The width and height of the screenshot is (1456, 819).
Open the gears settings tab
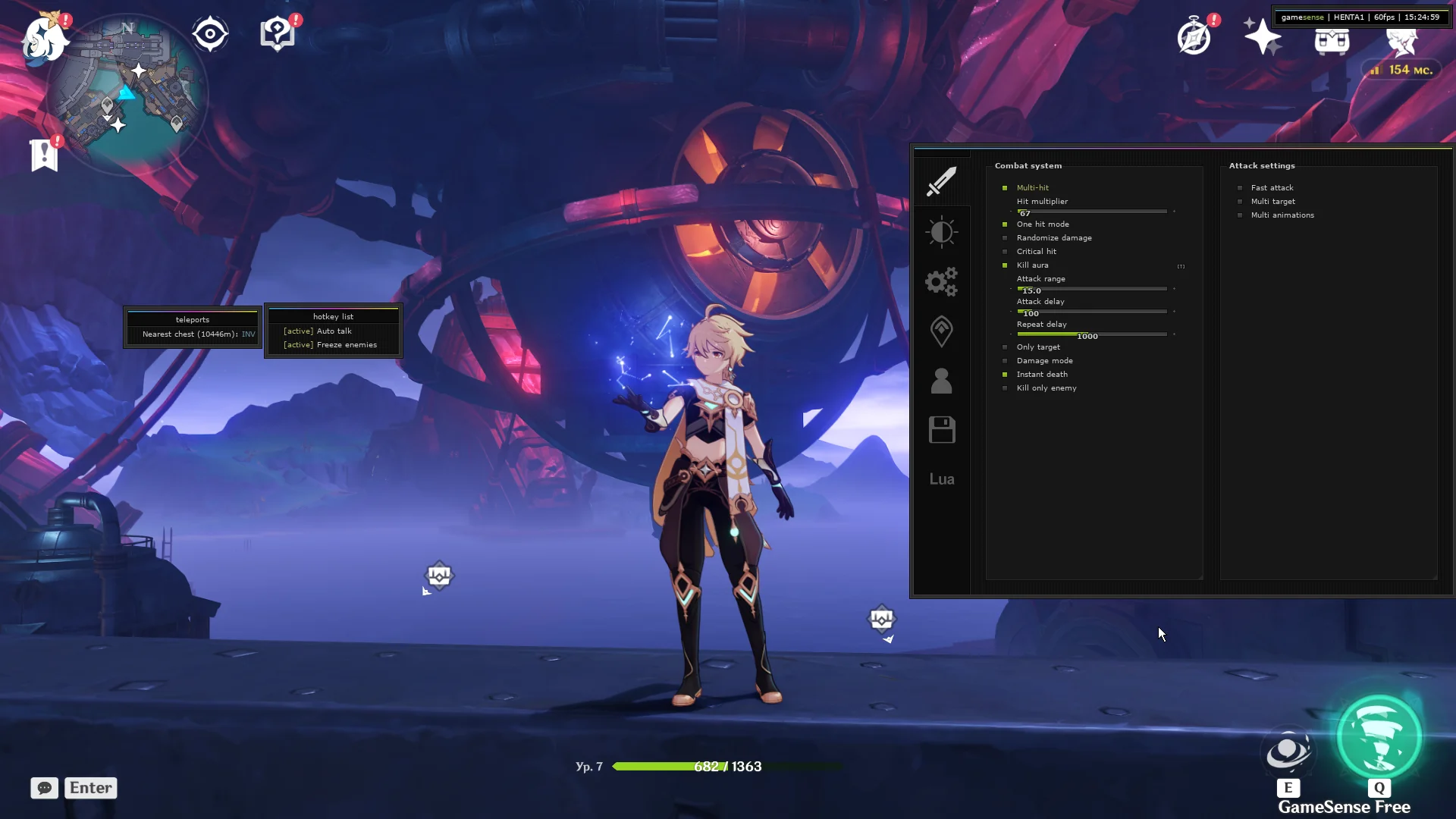tap(942, 281)
